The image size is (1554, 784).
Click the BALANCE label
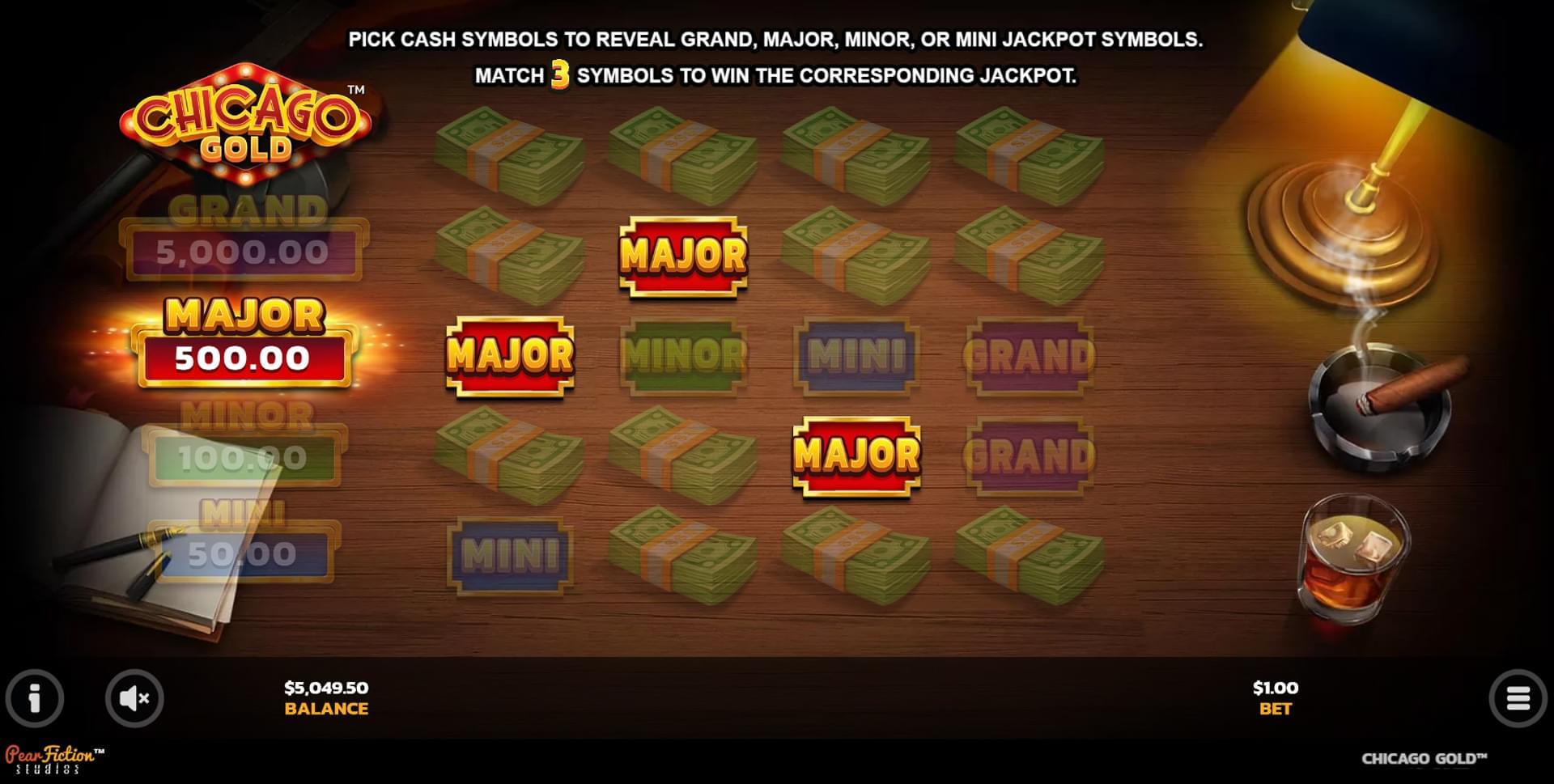click(x=324, y=710)
